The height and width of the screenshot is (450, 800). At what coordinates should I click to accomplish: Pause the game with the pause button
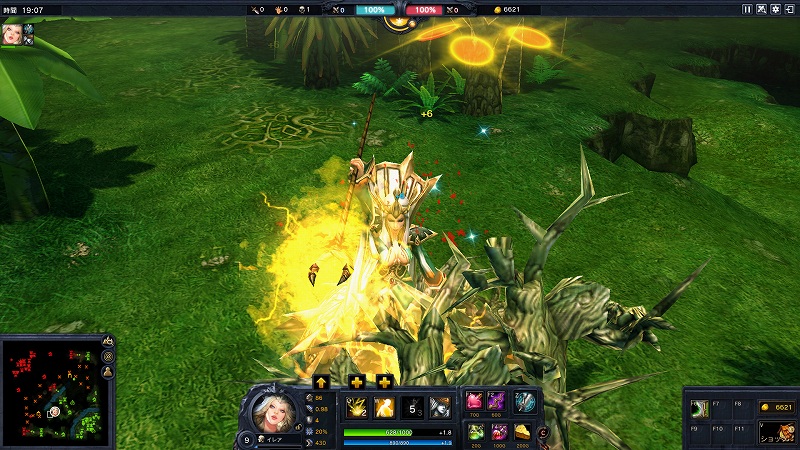746,9
